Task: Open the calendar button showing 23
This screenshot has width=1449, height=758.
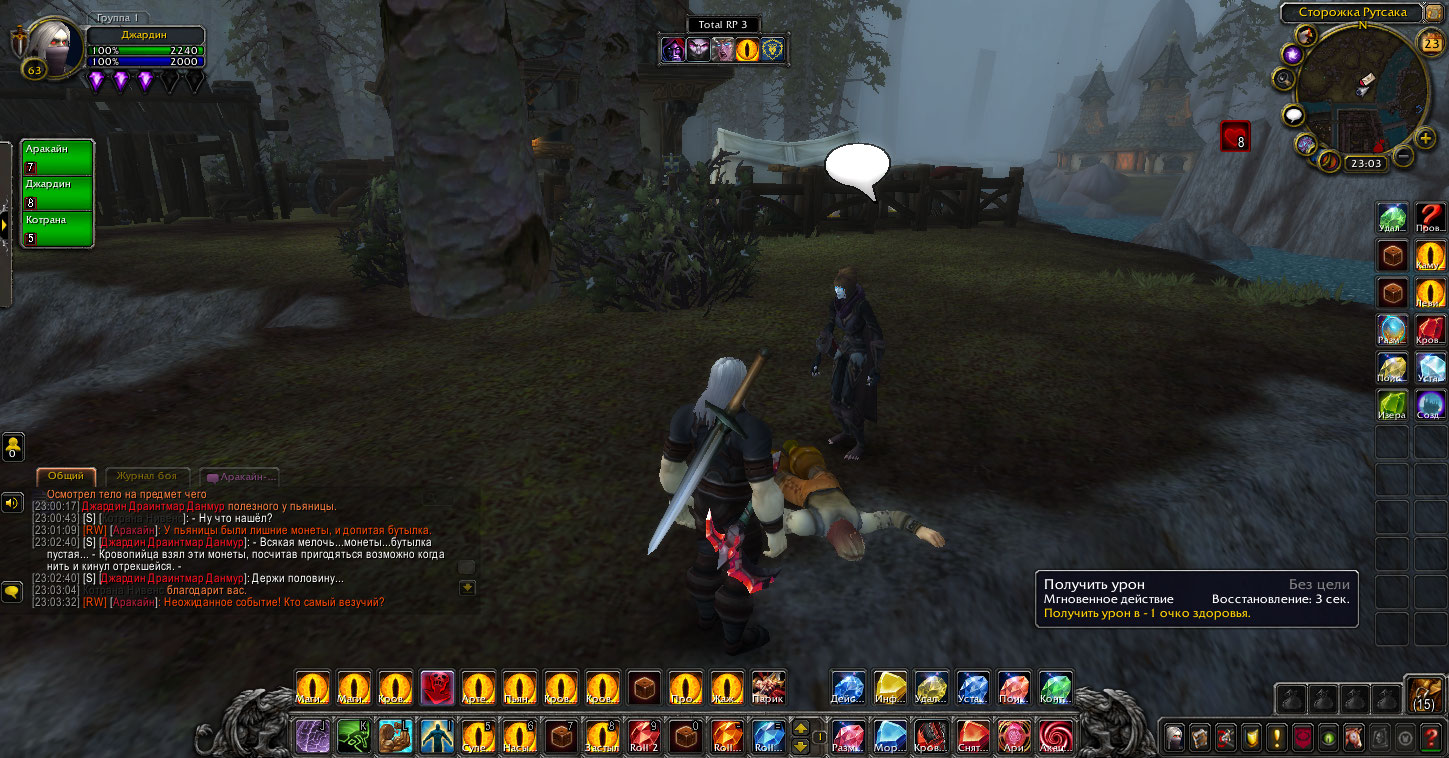Action: tap(1430, 43)
